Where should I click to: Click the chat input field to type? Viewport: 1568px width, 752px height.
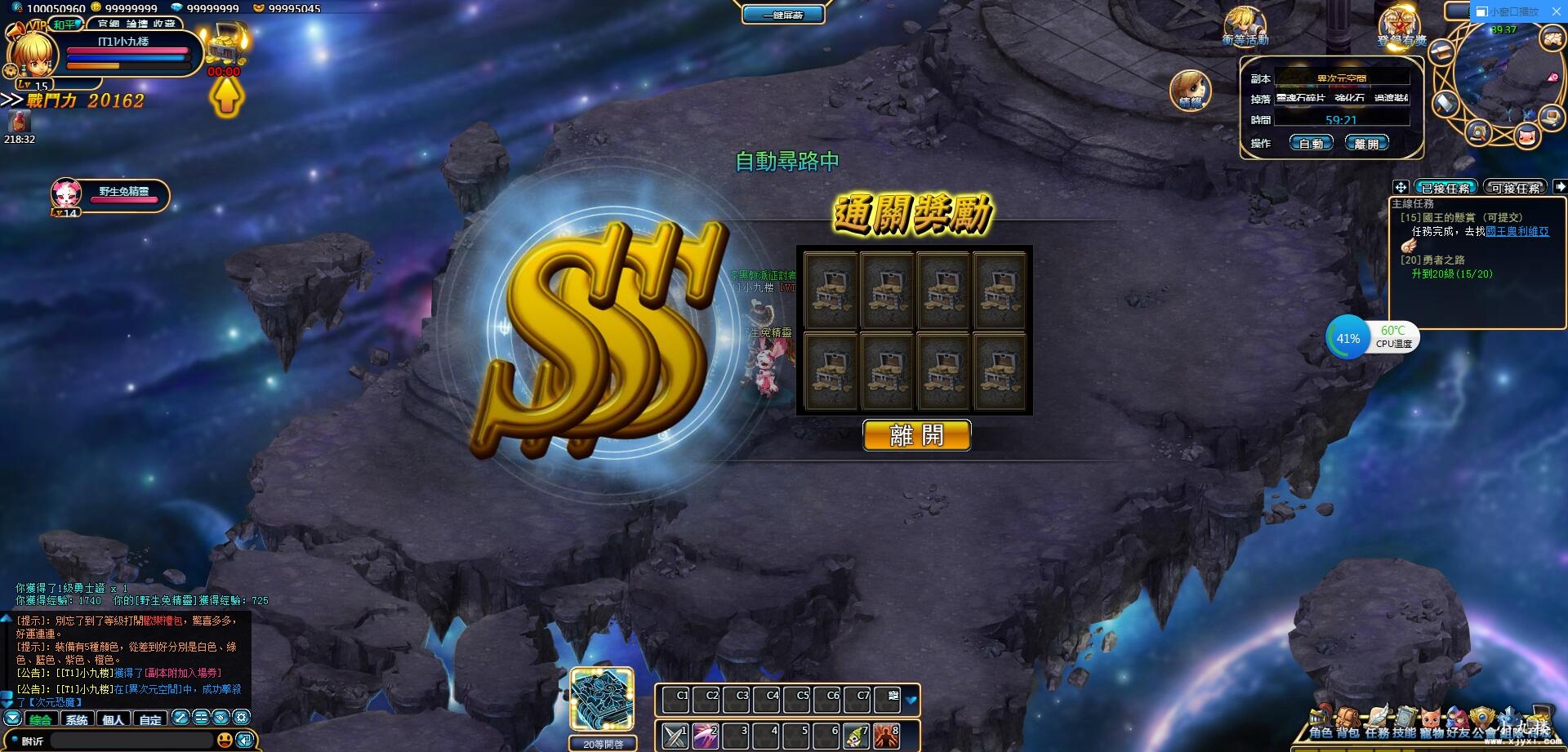pyautogui.click(x=131, y=740)
